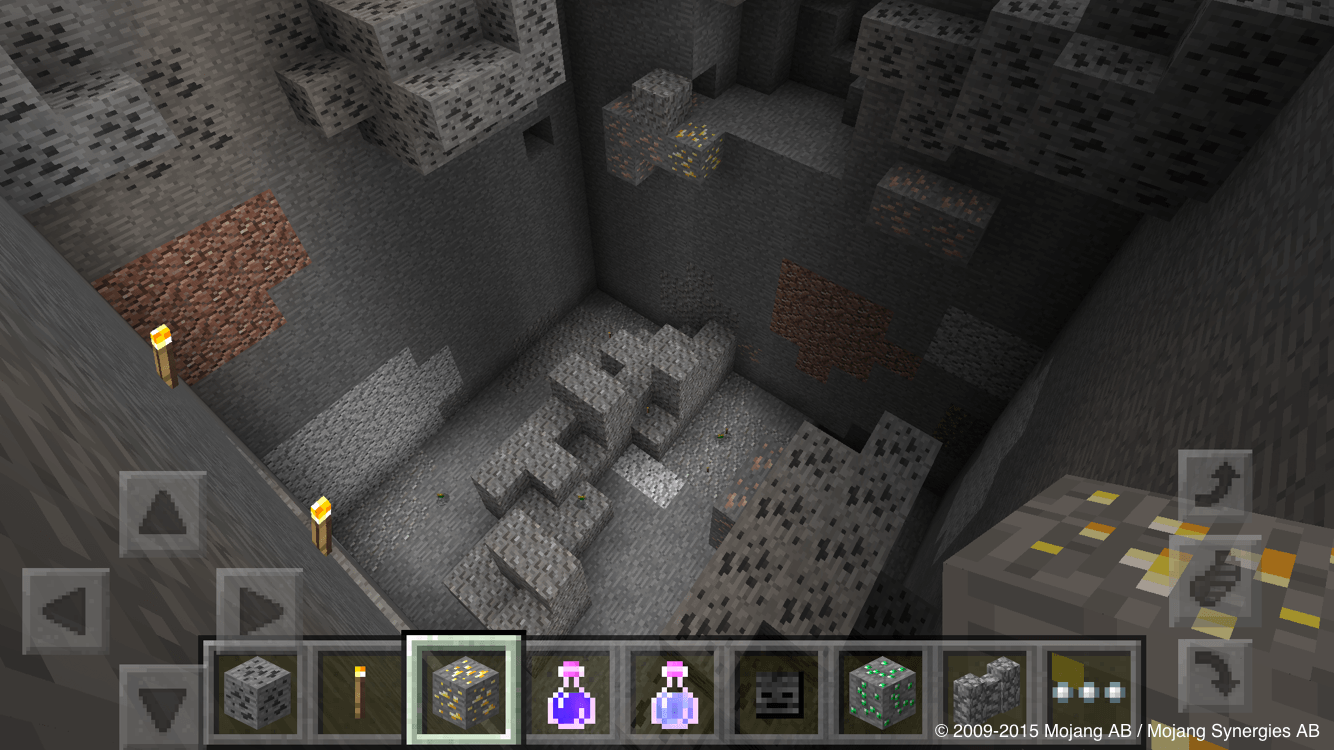Tap the move left arrow button
Screen dimensions: 1334x750
pyautogui.click(x=66, y=611)
